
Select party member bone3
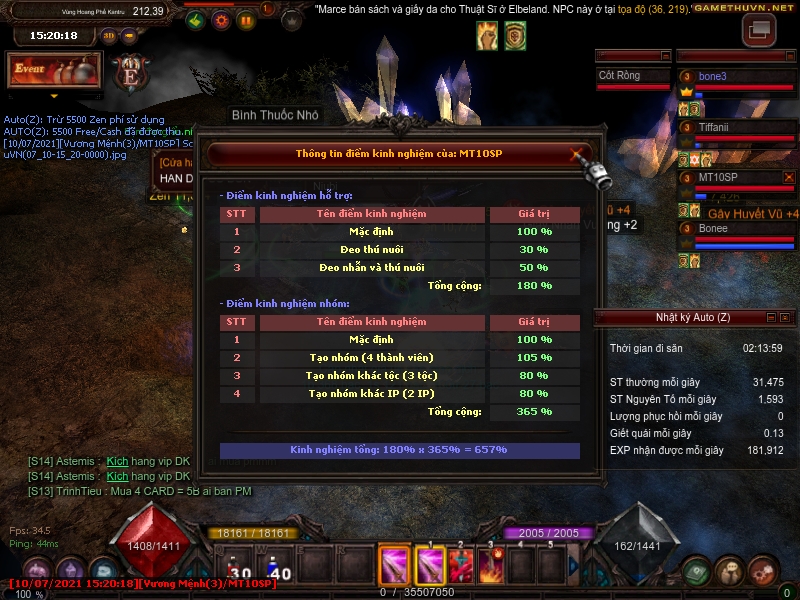[x=738, y=77]
